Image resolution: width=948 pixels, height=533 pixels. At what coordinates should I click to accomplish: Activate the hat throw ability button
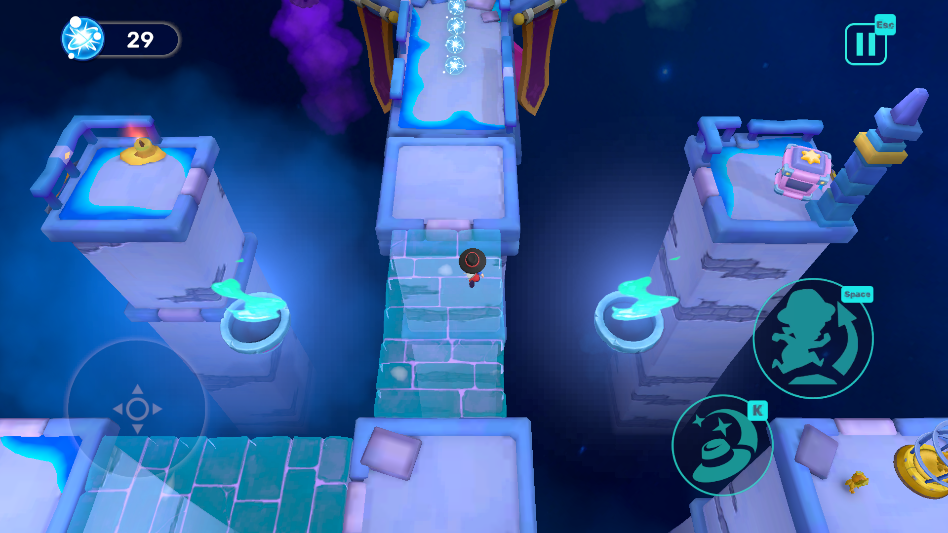click(x=721, y=445)
